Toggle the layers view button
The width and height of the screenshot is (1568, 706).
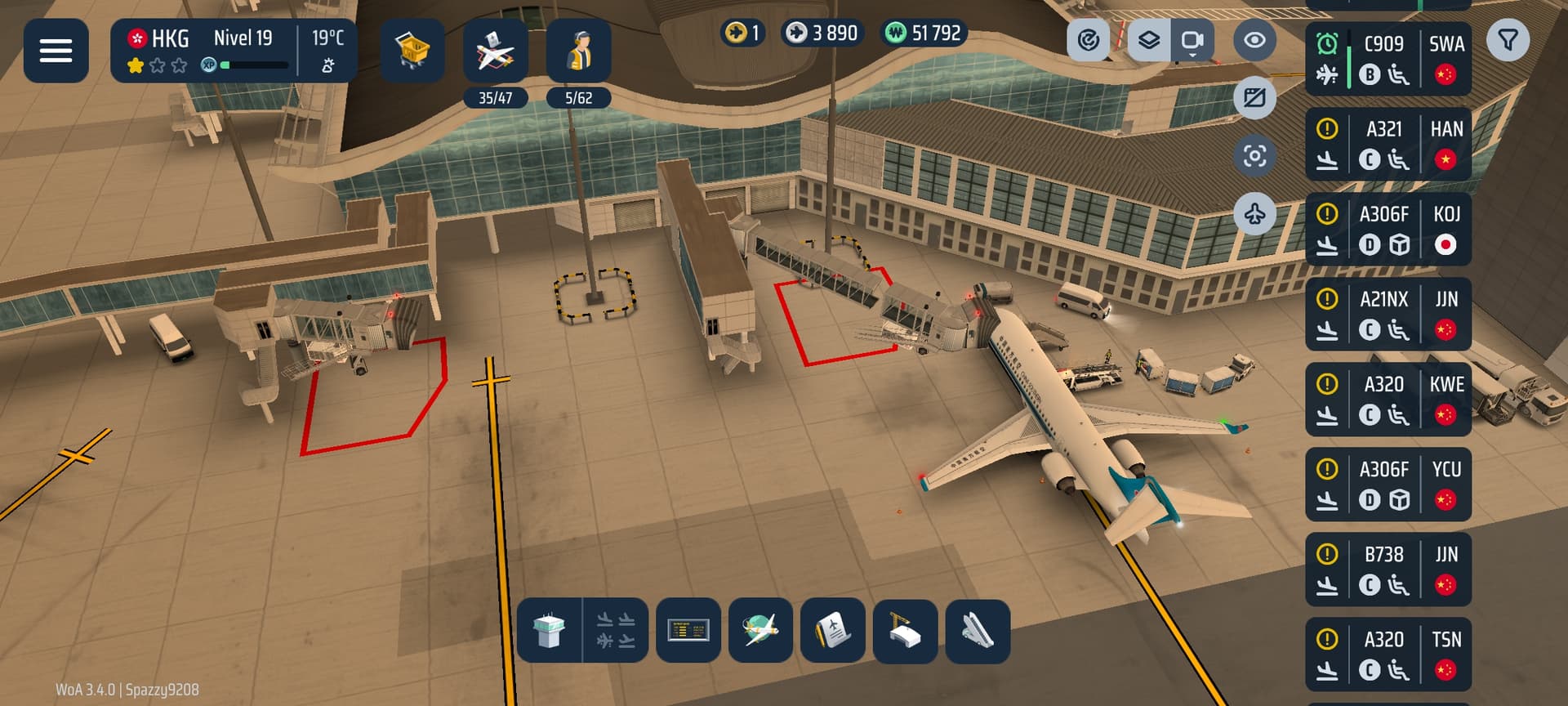tap(1149, 40)
